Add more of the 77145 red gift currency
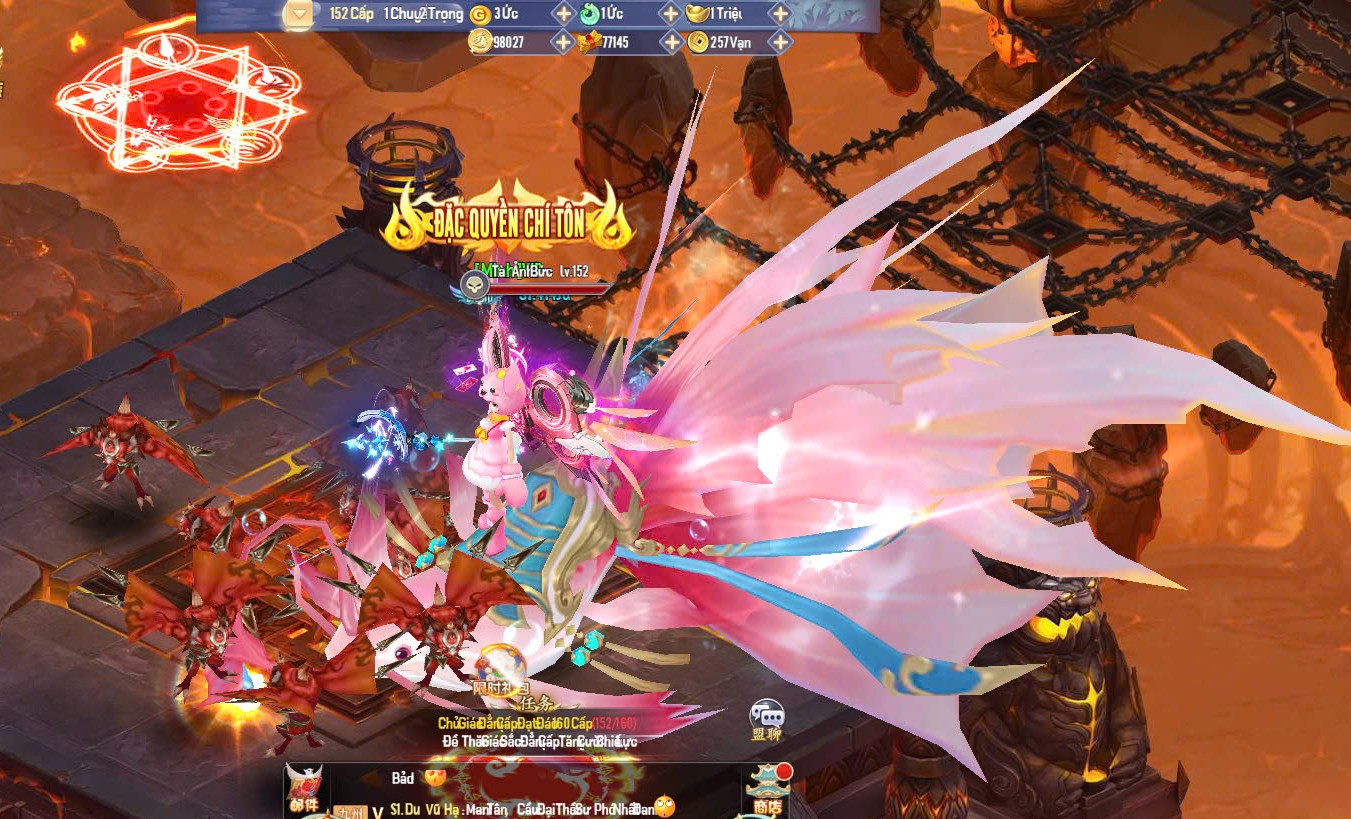The image size is (1351, 819). [x=670, y=42]
